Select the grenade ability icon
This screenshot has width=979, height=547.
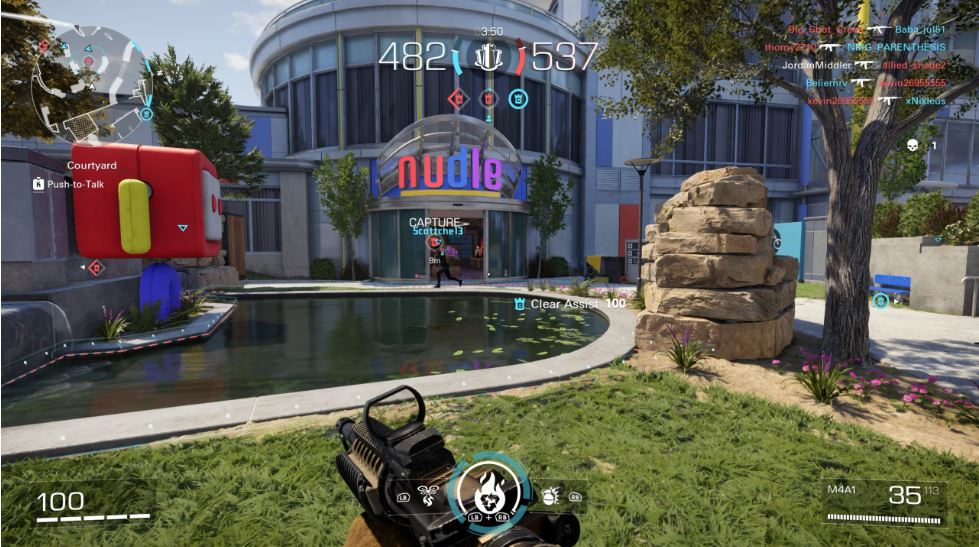coord(549,494)
